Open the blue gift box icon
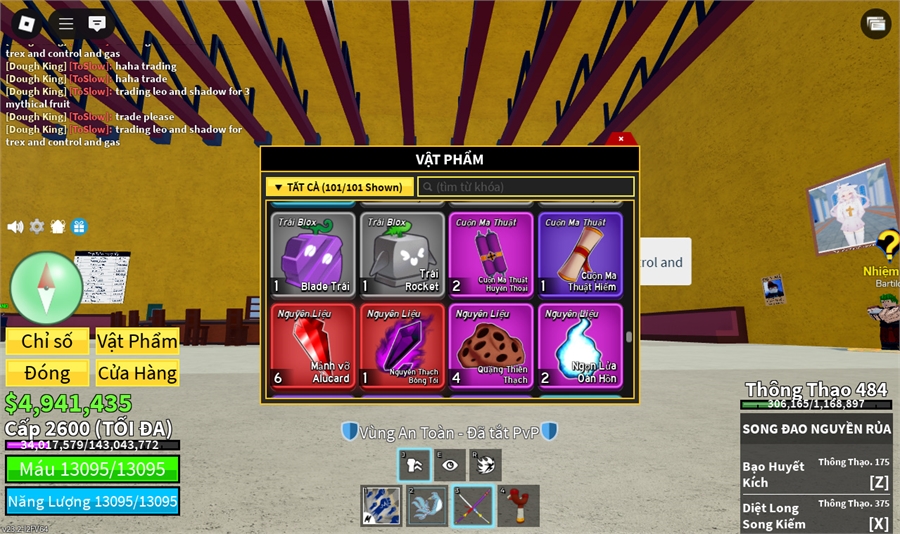 coord(79,227)
